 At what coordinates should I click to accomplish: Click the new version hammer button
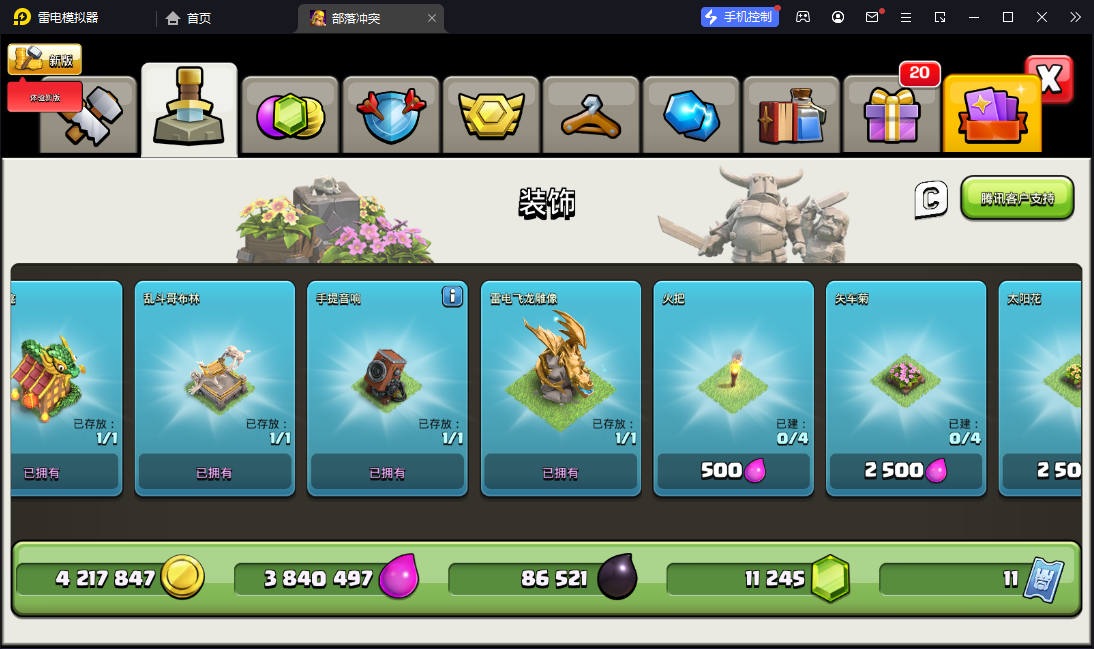(45, 60)
